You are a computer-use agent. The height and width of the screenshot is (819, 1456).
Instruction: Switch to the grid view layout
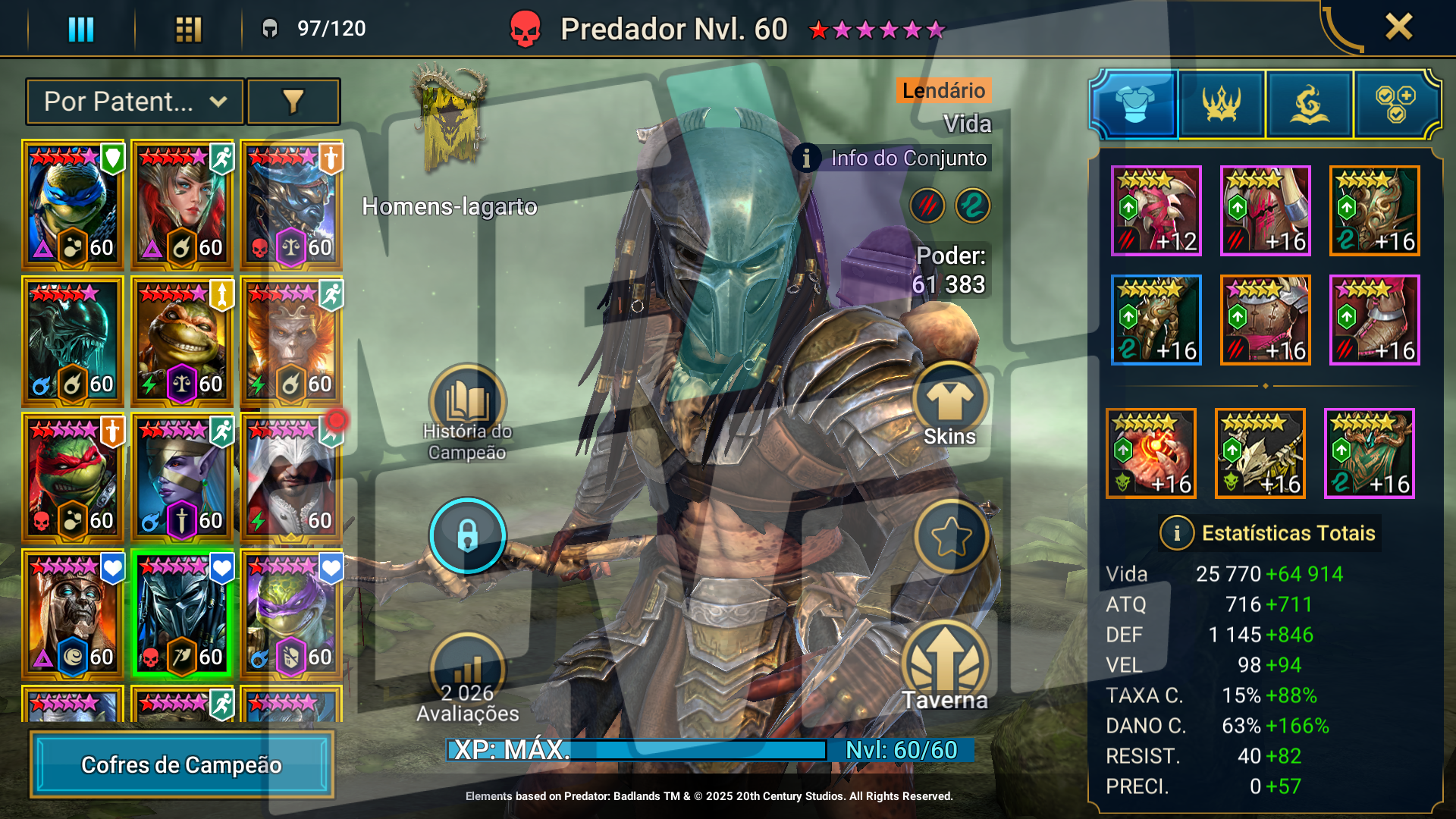click(188, 29)
